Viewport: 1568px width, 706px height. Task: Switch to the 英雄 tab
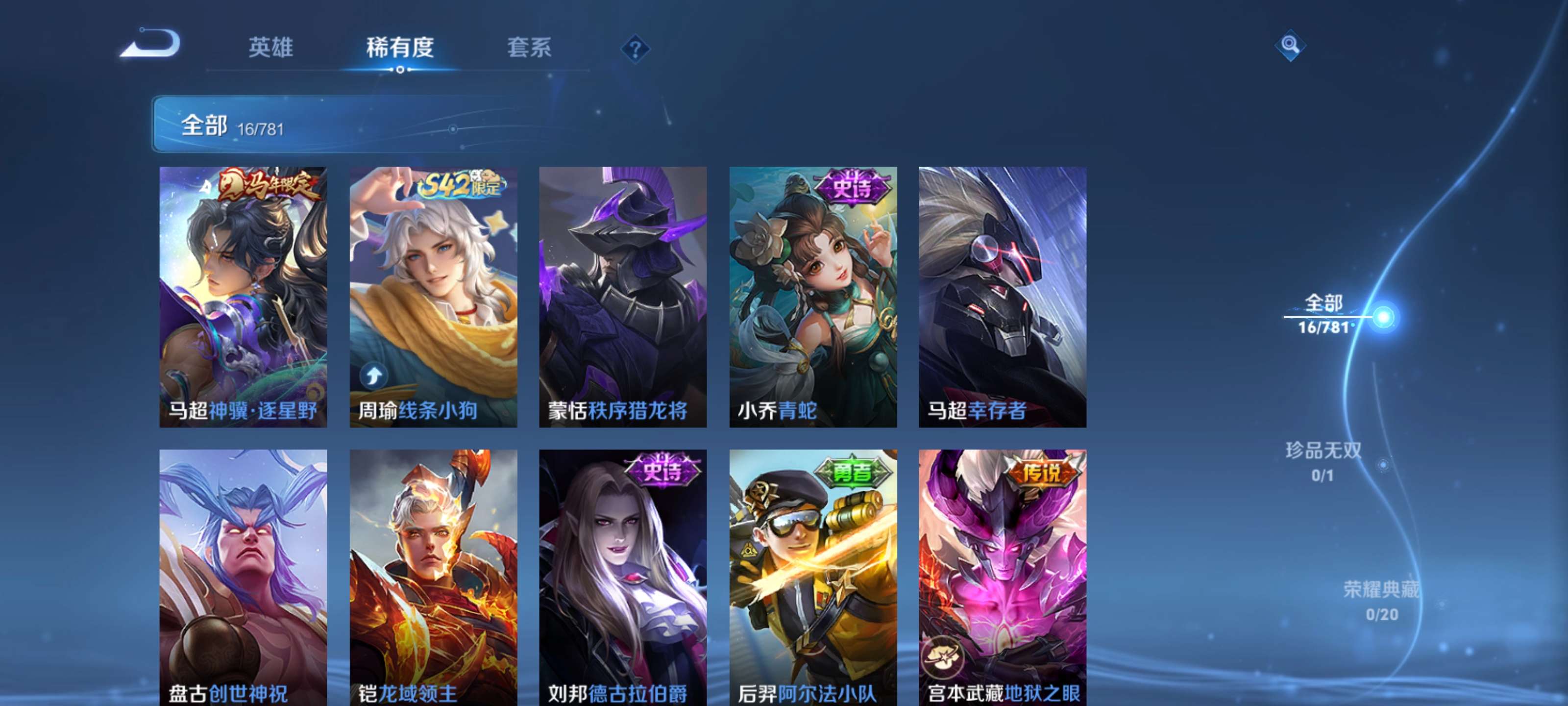point(270,49)
